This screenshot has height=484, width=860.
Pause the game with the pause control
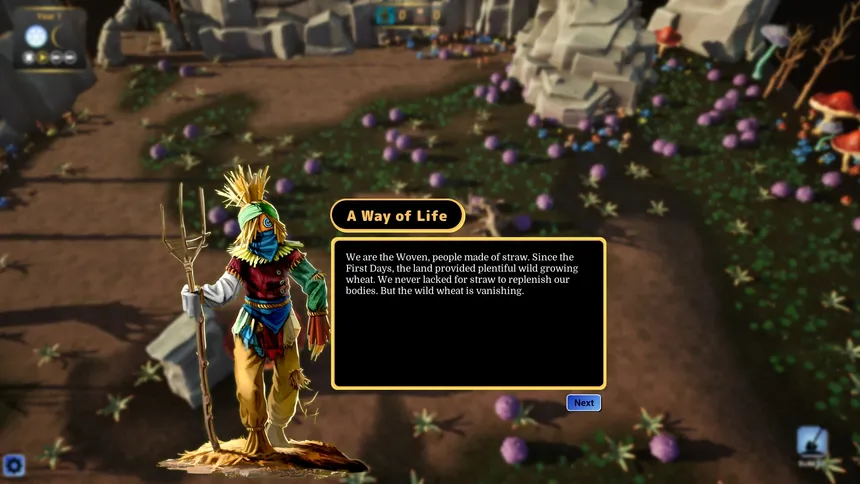[x=29, y=58]
